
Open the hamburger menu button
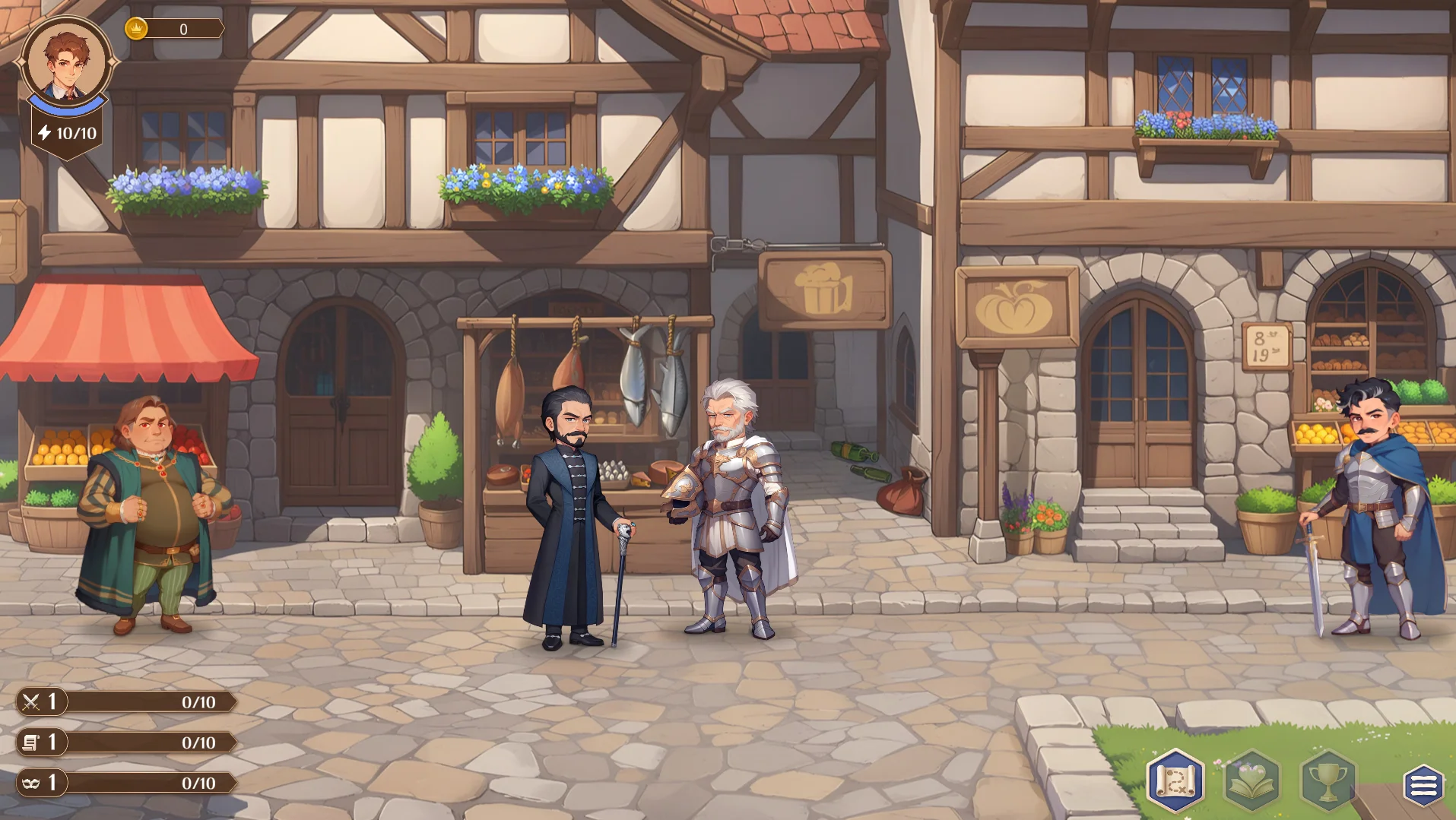tap(1423, 785)
